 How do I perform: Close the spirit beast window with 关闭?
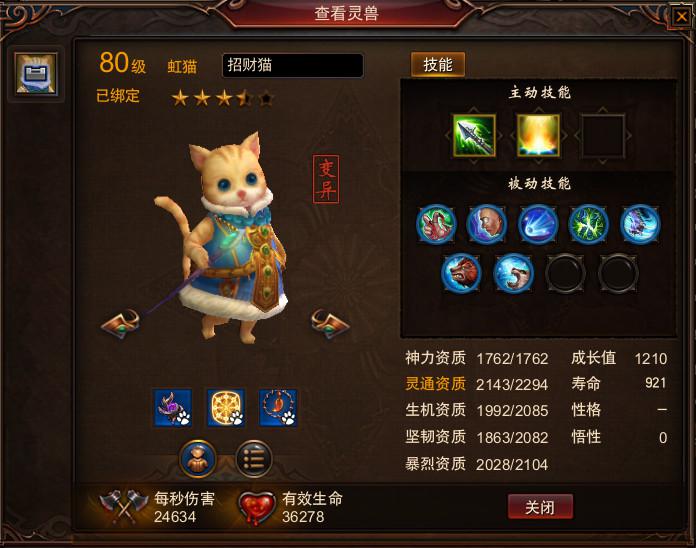point(540,507)
